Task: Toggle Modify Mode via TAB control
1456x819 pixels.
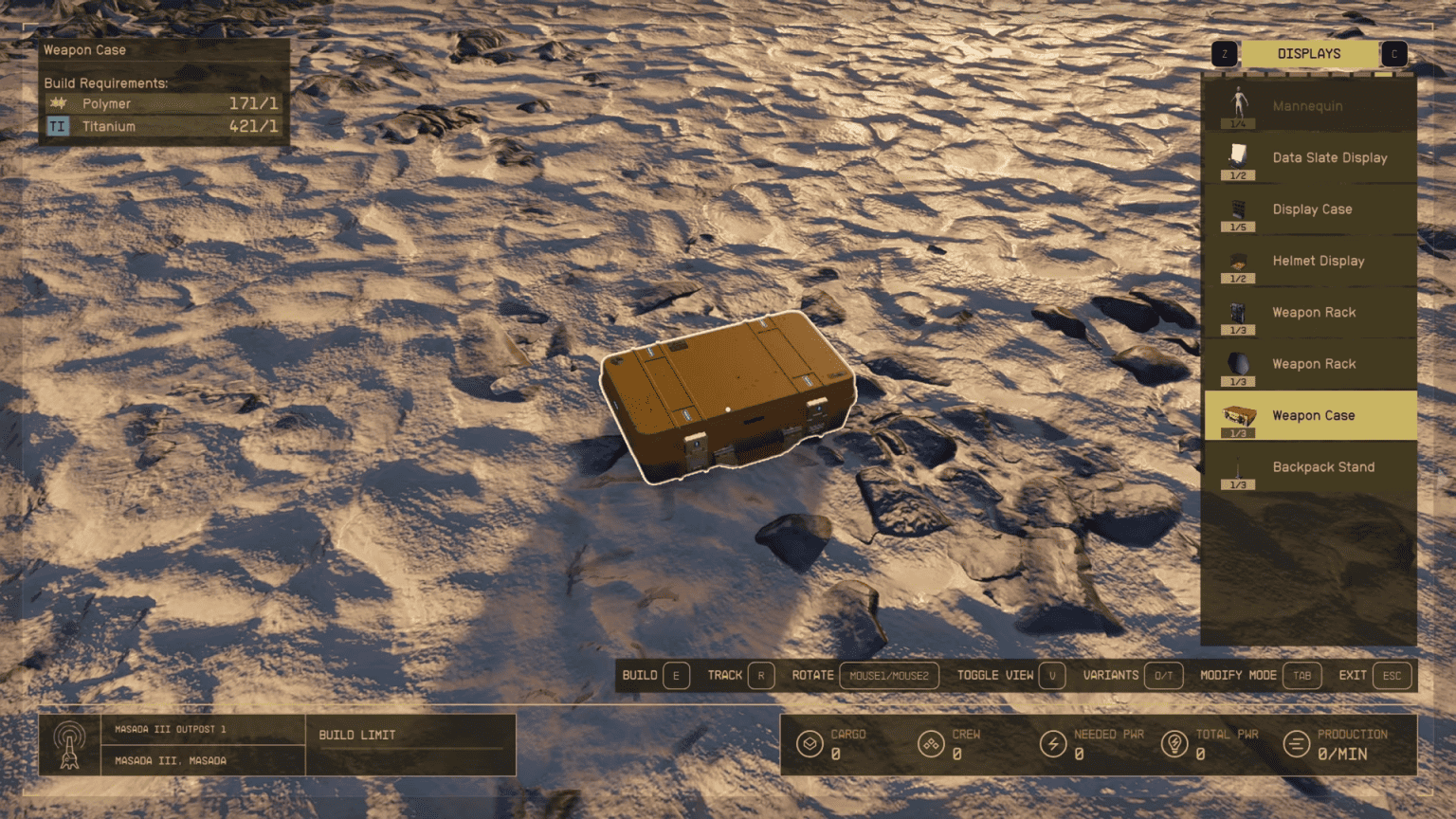Action: [1302, 676]
